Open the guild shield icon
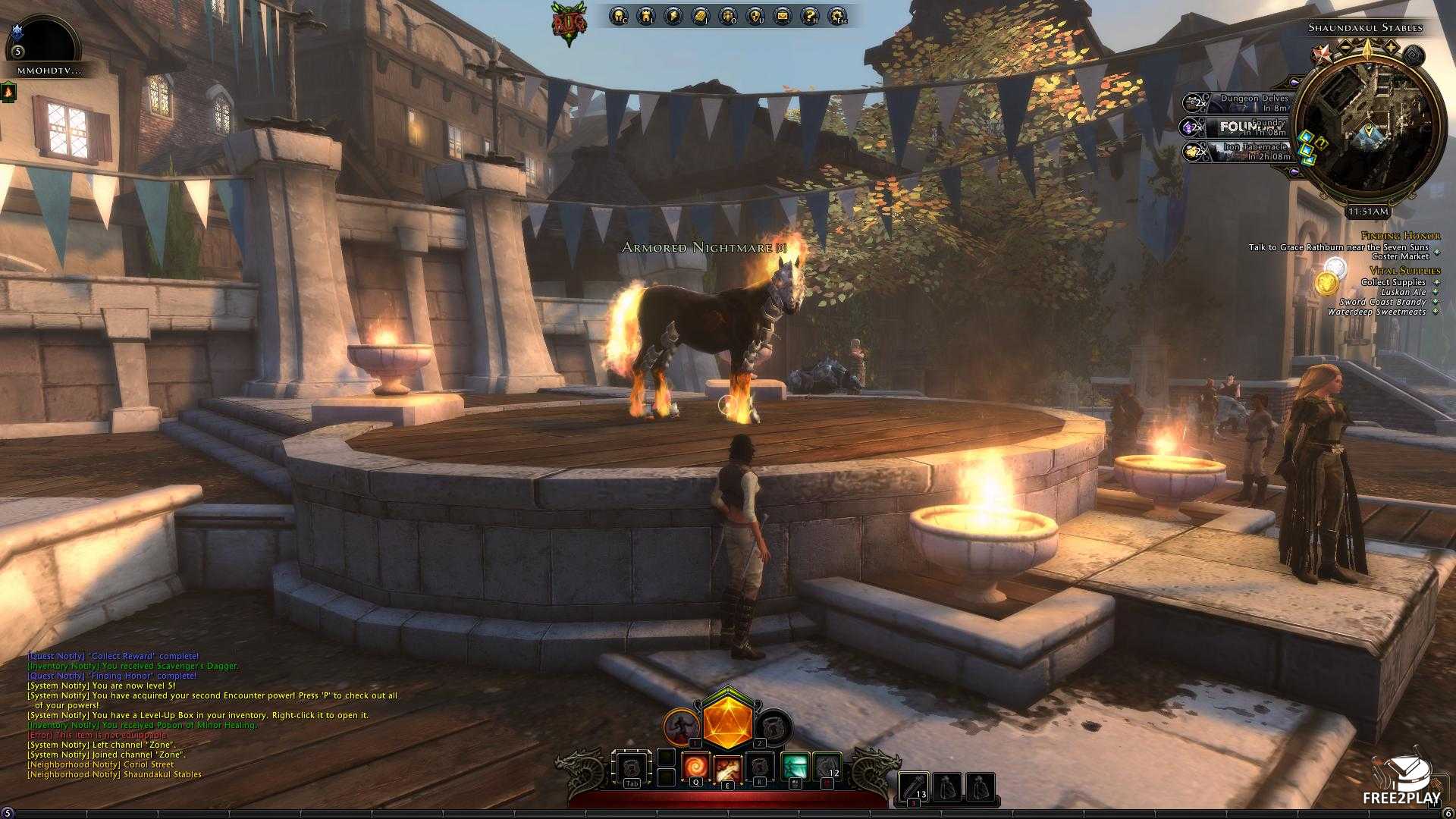 click(755, 16)
